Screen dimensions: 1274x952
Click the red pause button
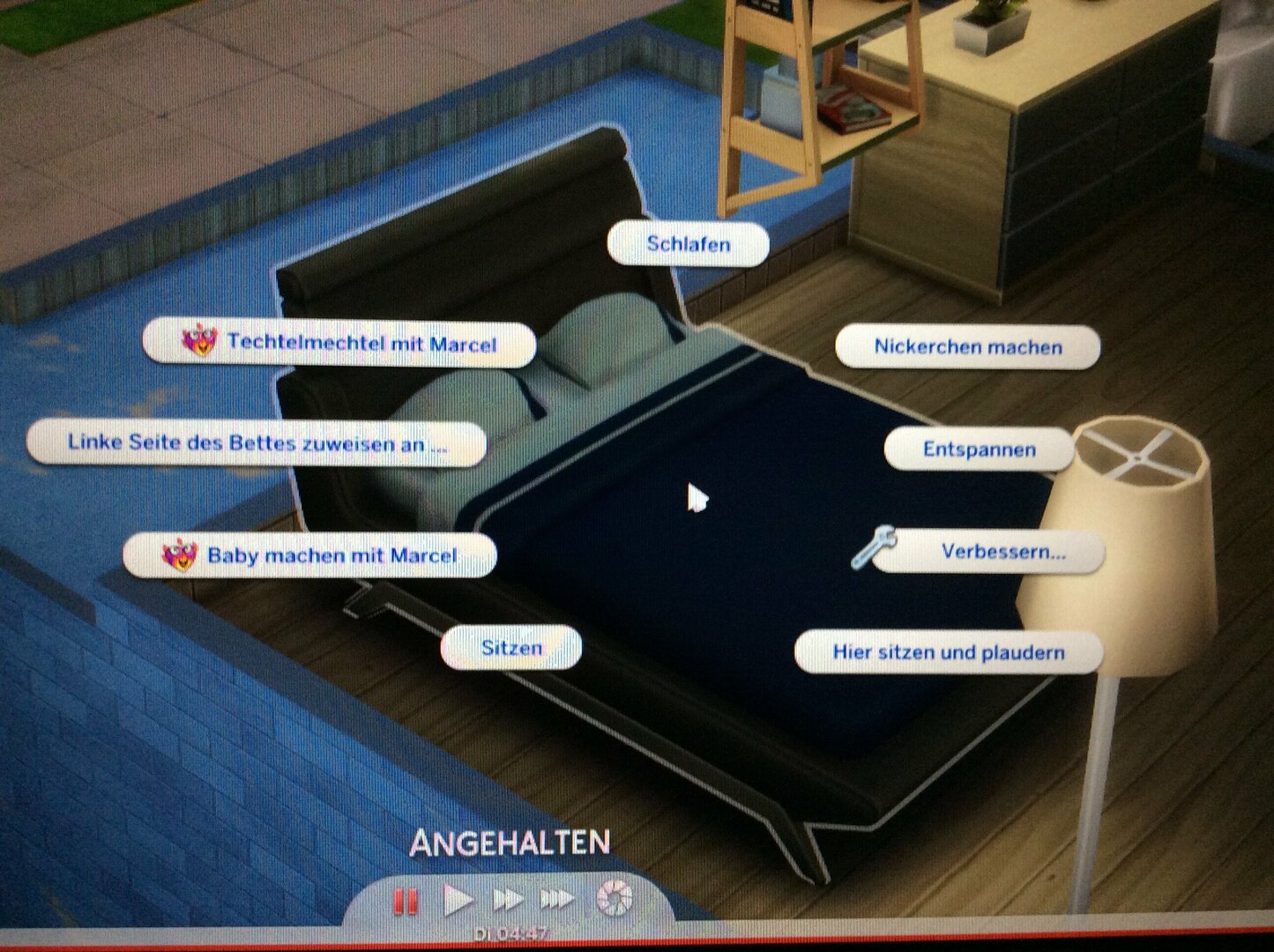coord(405,902)
